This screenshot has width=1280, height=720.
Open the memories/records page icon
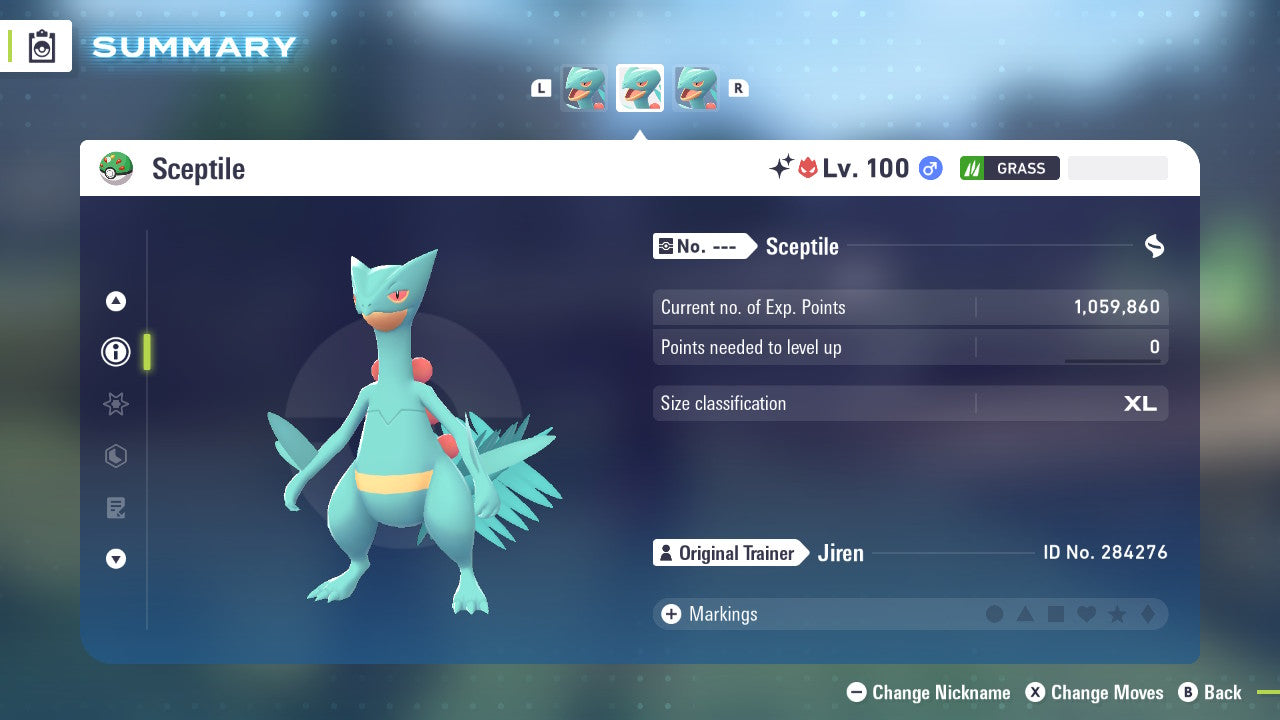coord(116,508)
